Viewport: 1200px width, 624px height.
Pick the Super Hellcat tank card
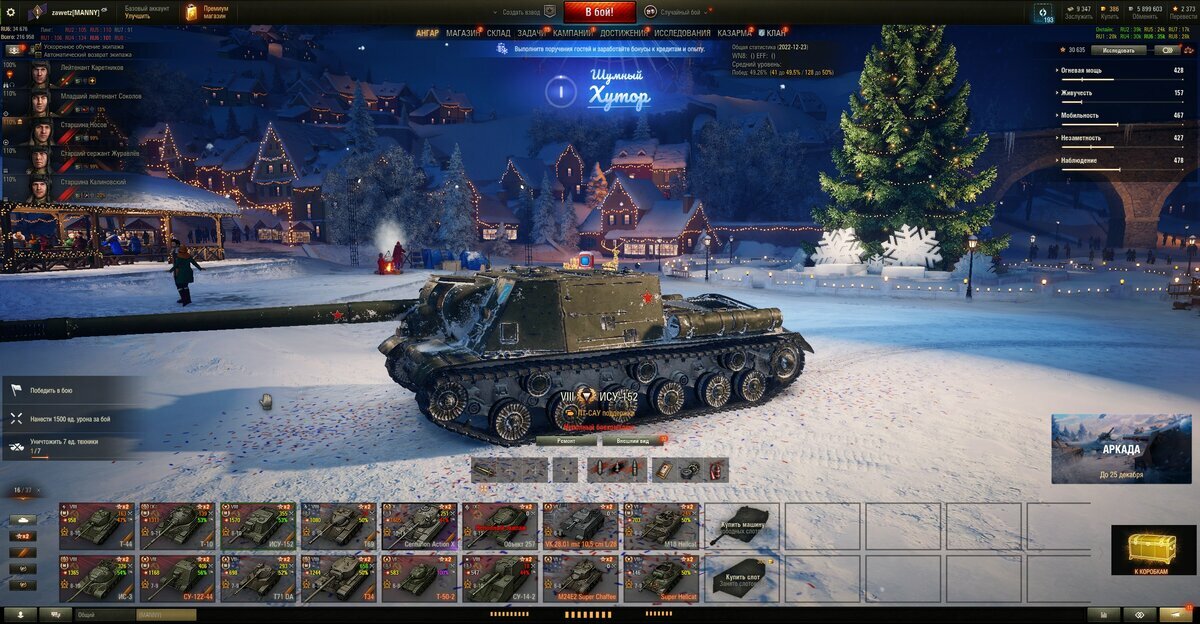(x=661, y=579)
